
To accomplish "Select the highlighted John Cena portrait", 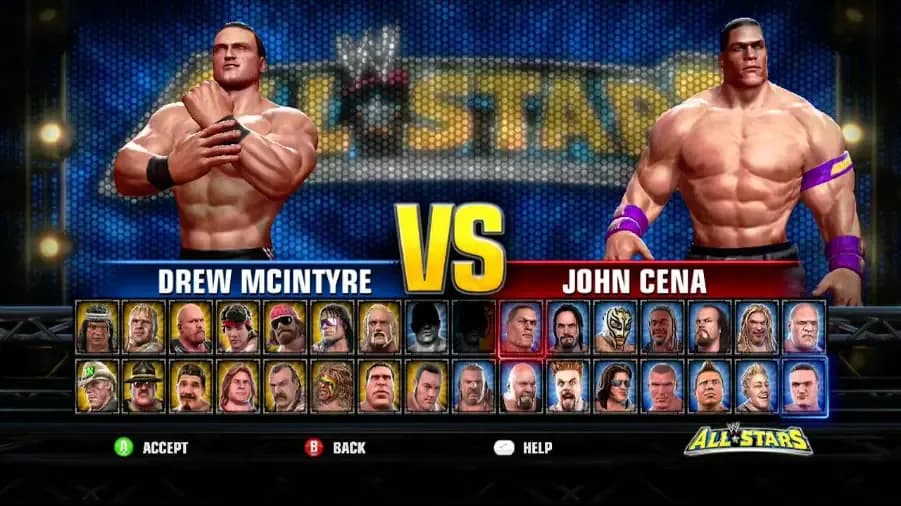I will (x=521, y=327).
